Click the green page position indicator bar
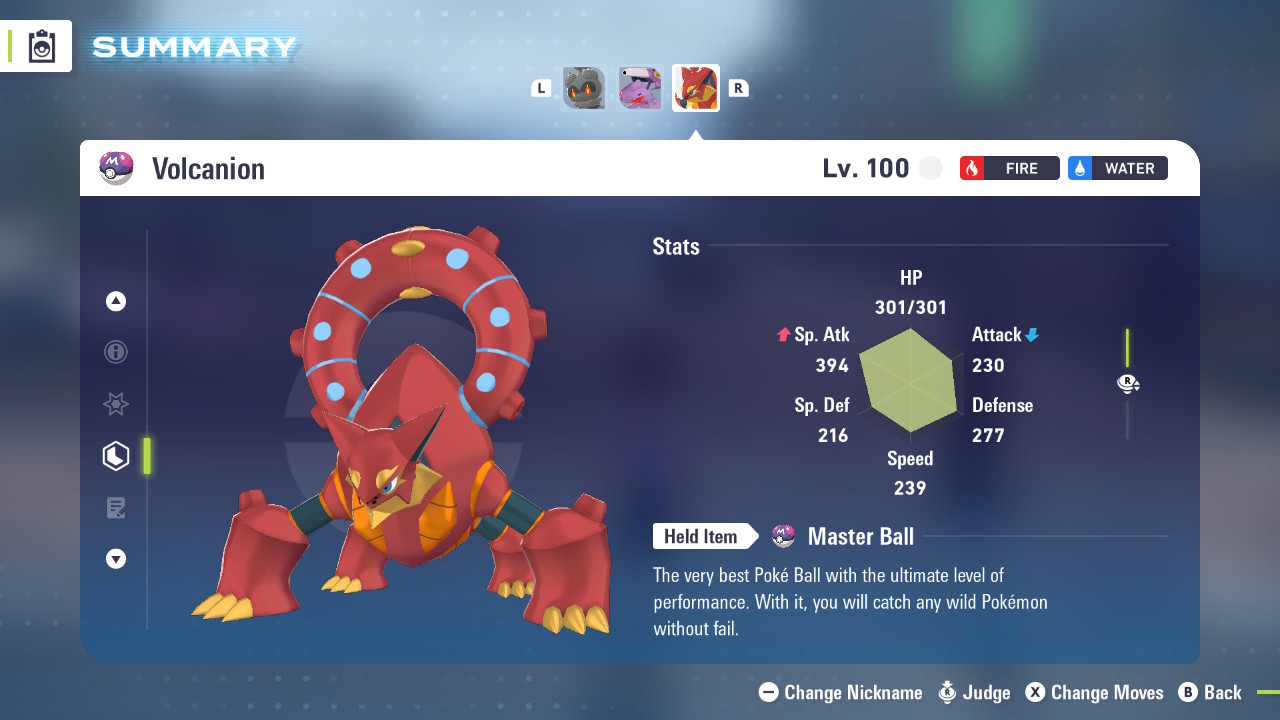1280x720 pixels. (148, 456)
